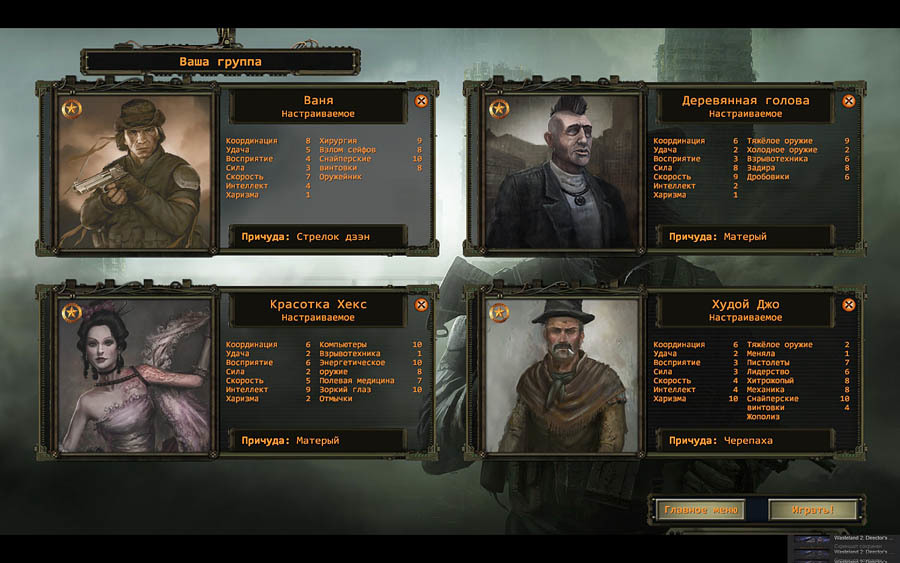Image resolution: width=900 pixels, height=563 pixels.
Task: Remove Красотка Хекс from the group
Action: (421, 305)
